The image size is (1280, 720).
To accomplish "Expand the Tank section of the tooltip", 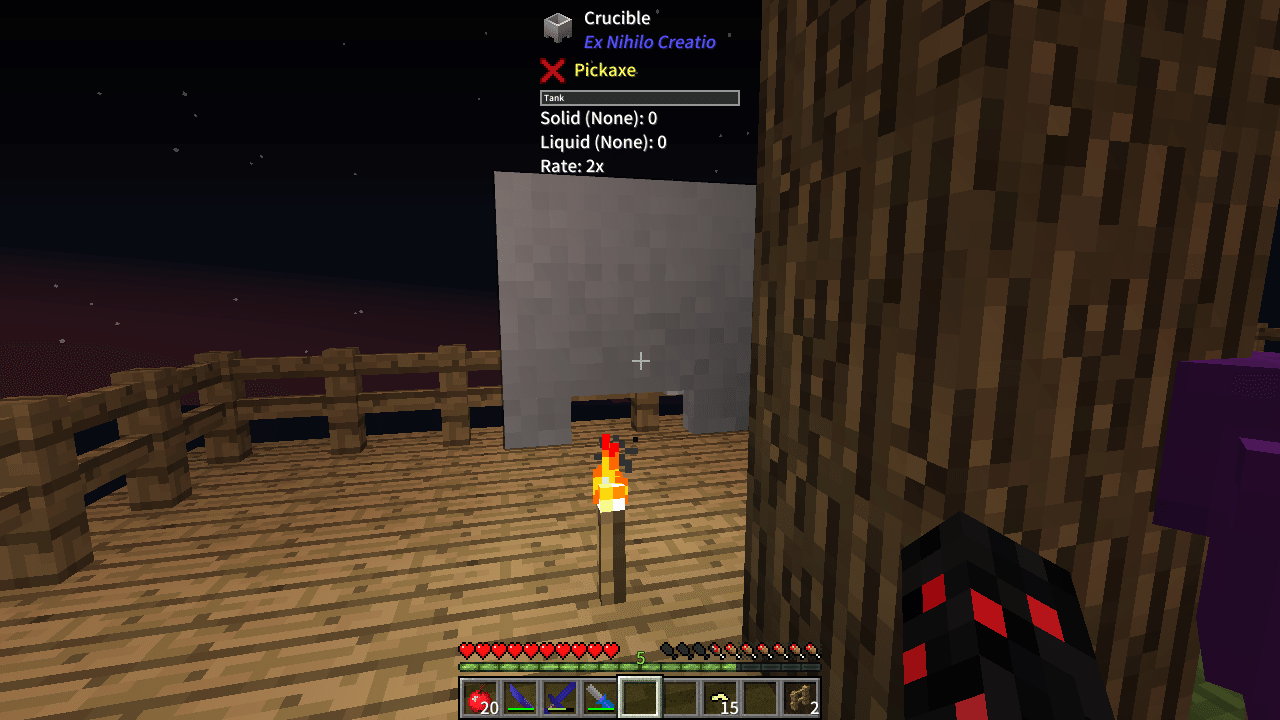I will click(640, 97).
